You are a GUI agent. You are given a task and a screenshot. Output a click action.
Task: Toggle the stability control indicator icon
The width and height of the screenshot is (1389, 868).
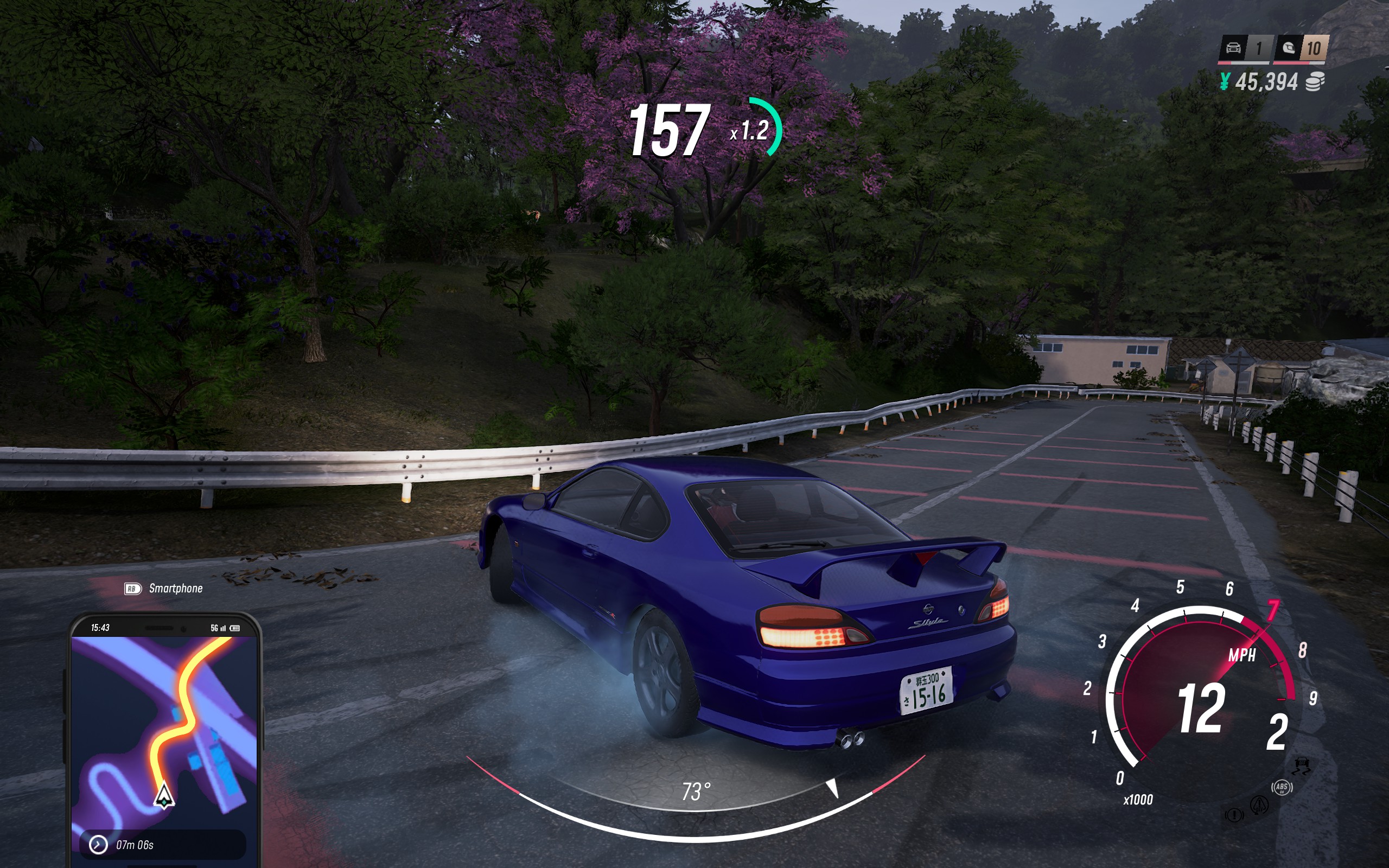[x=1260, y=806]
